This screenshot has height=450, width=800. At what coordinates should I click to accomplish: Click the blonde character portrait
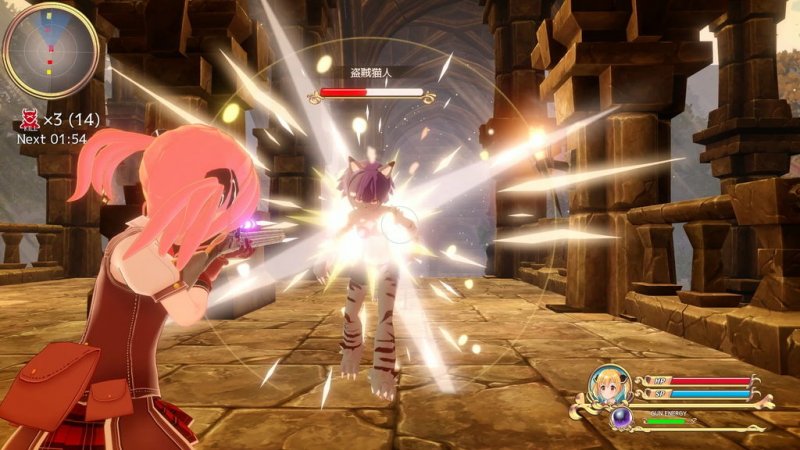(x=609, y=386)
